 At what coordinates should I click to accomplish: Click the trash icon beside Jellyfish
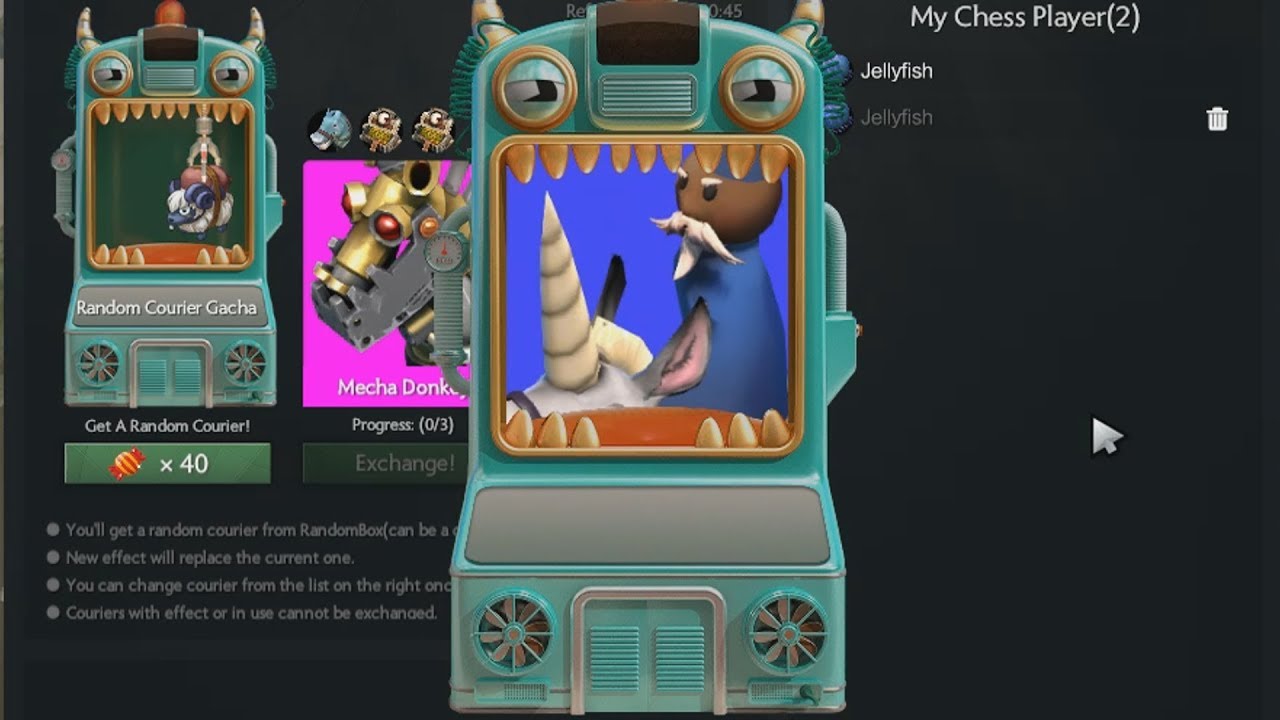click(x=1217, y=118)
